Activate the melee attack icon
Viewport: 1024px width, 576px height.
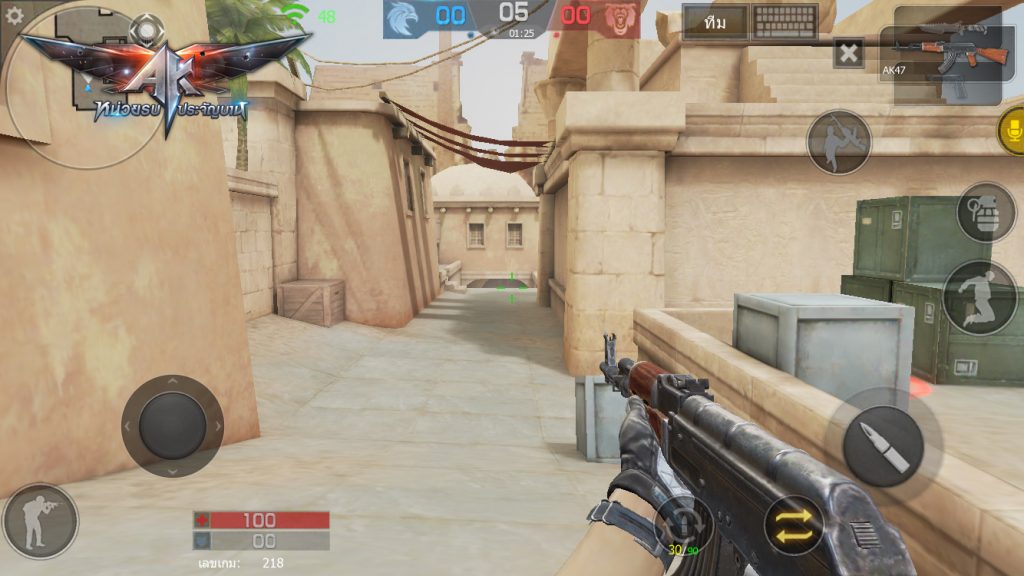click(838, 141)
